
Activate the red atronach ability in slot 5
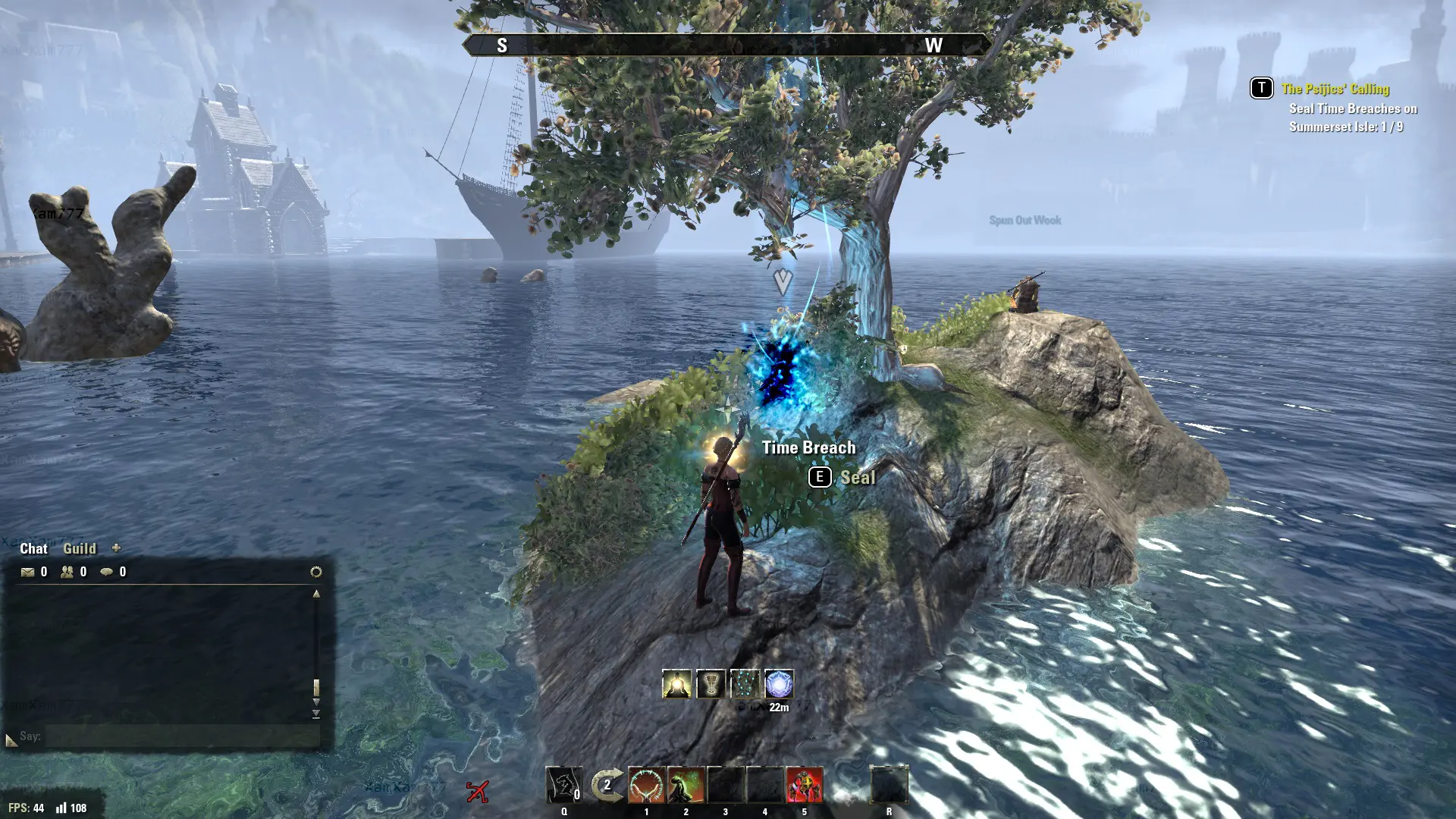pyautogui.click(x=804, y=785)
